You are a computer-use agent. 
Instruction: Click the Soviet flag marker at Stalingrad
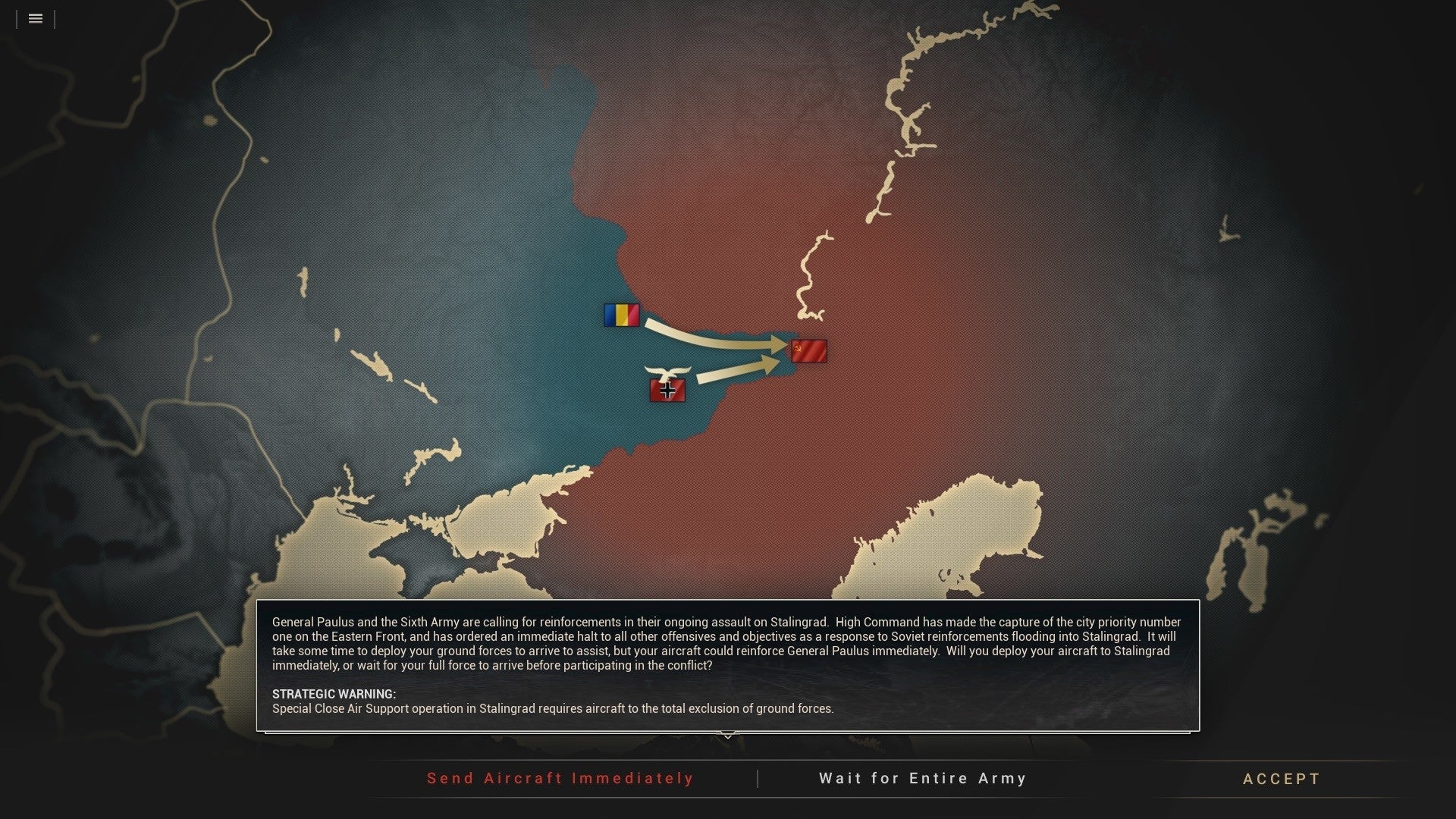tap(809, 350)
